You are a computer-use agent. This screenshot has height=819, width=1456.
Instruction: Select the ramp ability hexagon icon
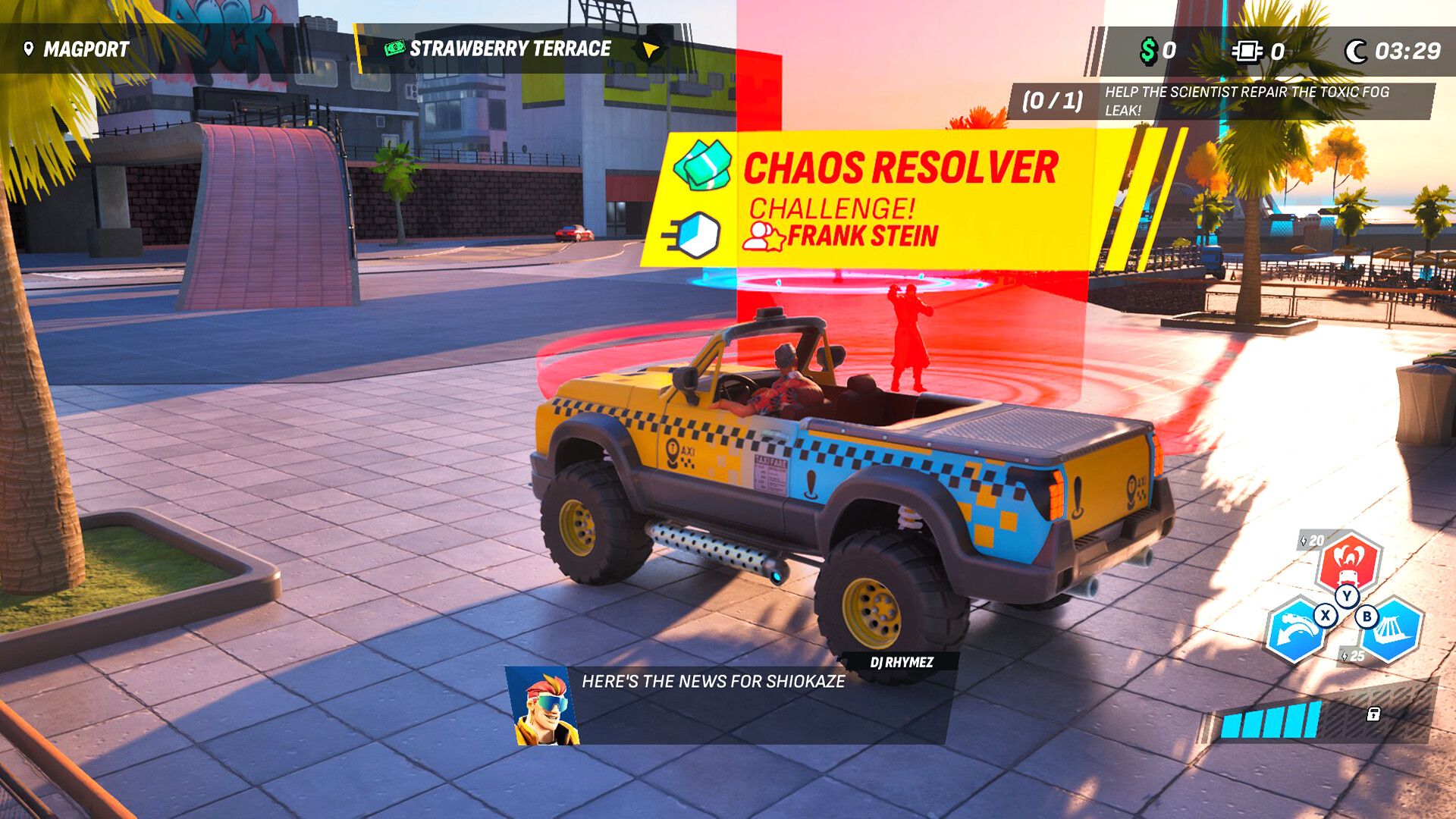(1393, 629)
